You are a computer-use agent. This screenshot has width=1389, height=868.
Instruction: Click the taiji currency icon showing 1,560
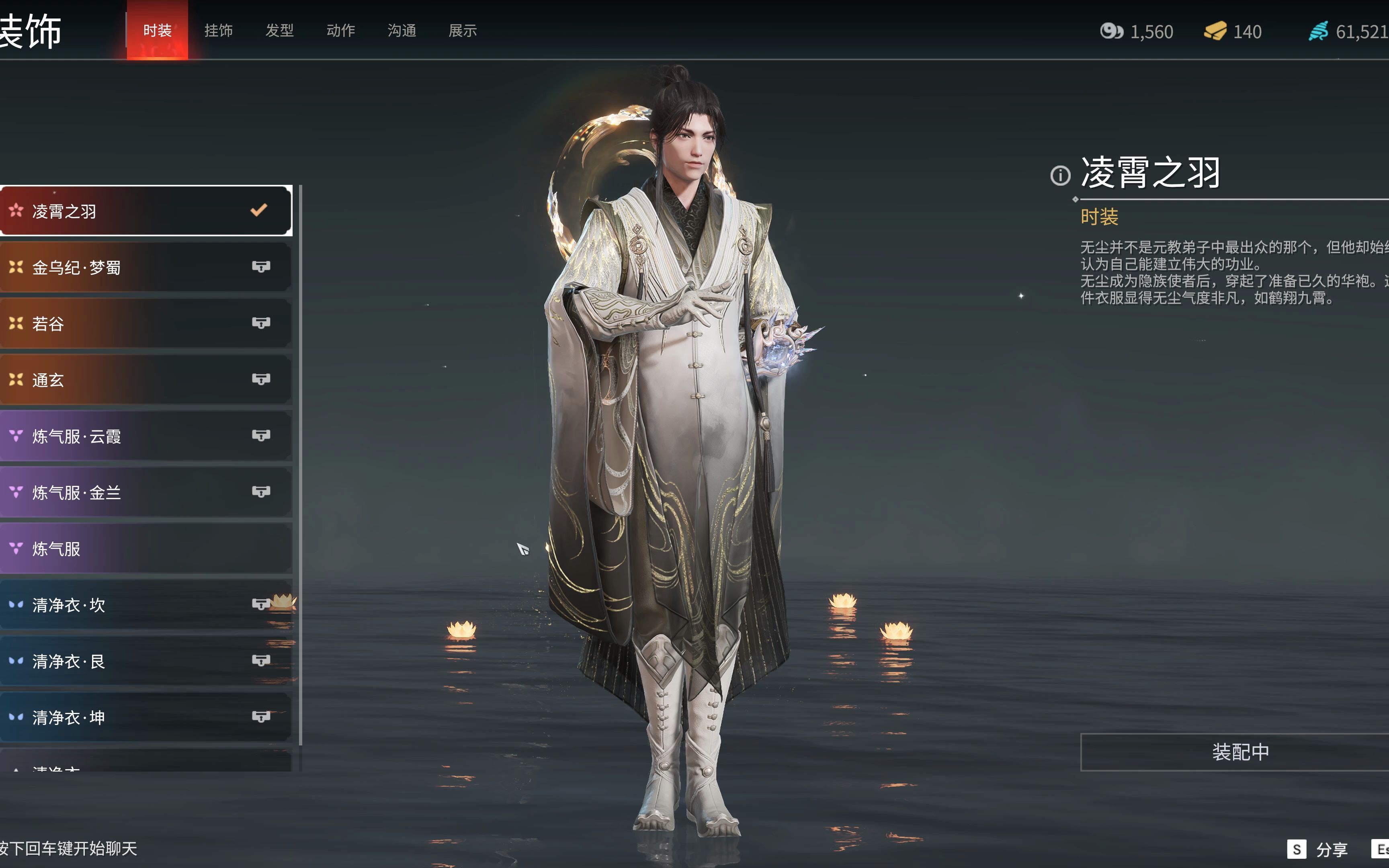pos(1112,32)
